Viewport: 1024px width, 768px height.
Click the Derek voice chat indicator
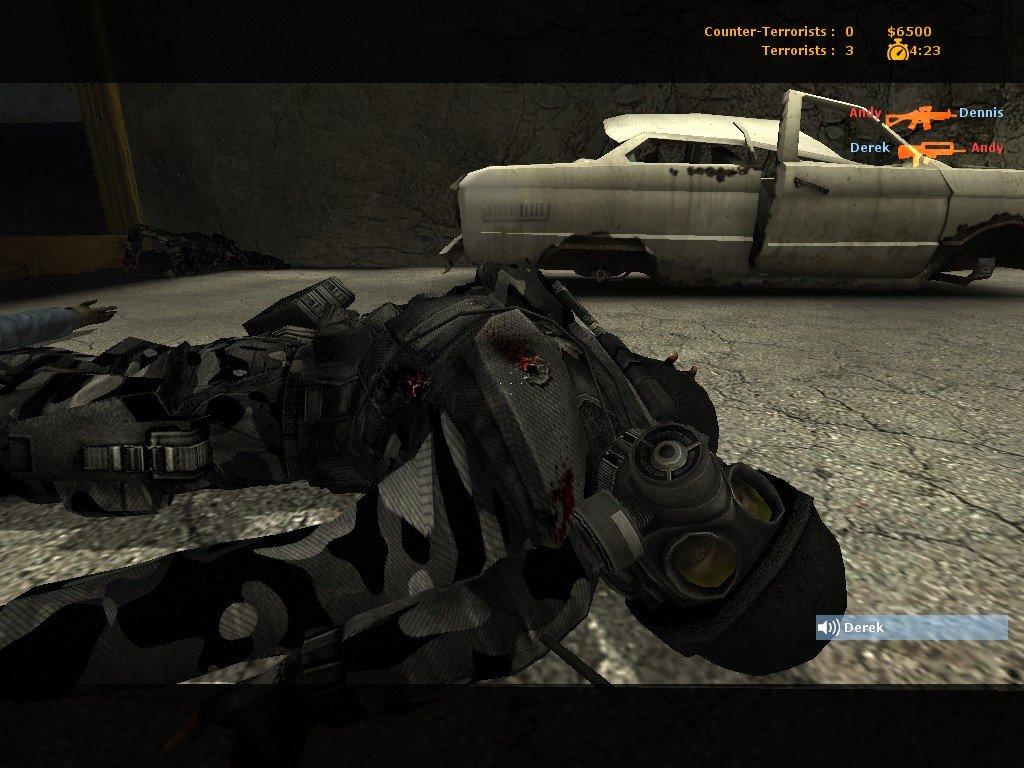tap(911, 628)
